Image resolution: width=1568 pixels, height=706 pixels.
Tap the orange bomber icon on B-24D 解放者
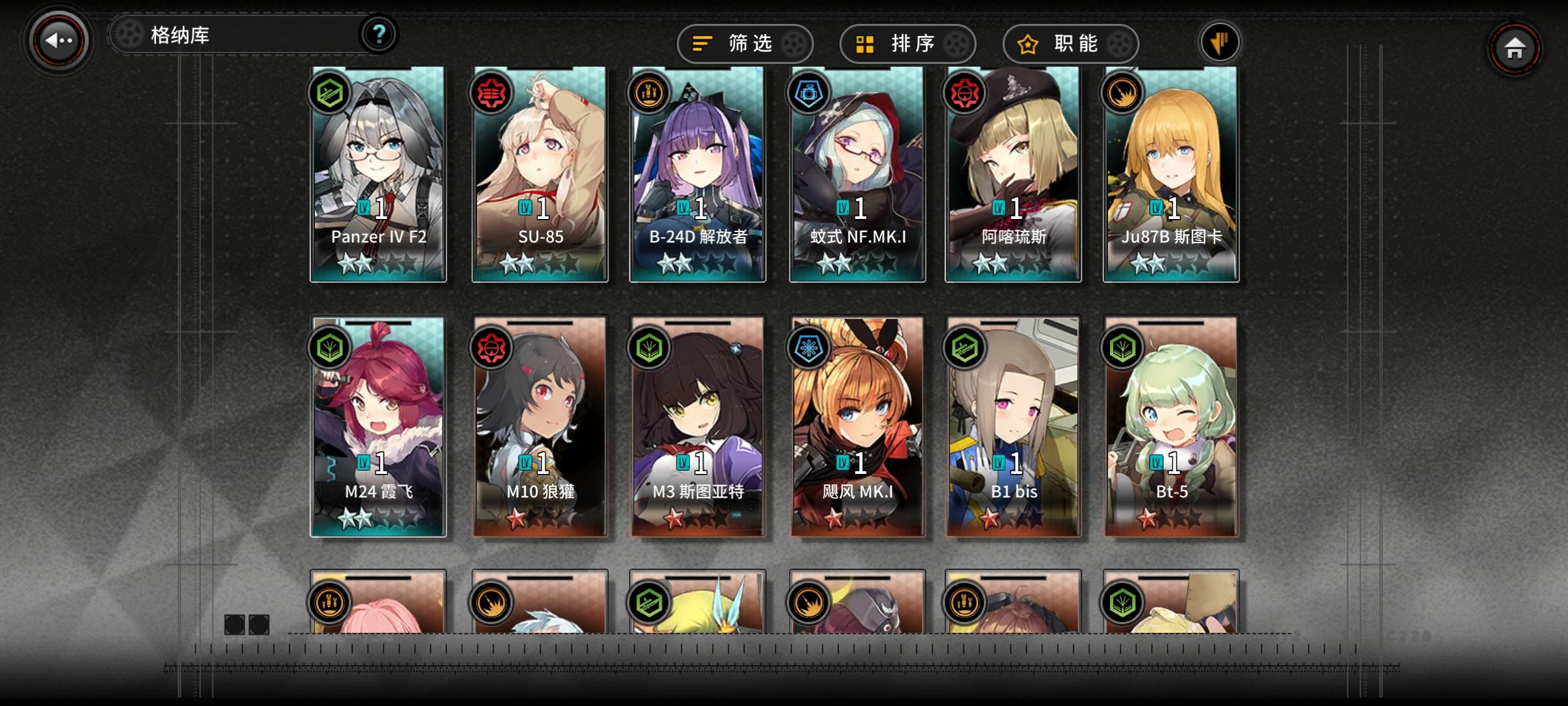click(x=649, y=92)
